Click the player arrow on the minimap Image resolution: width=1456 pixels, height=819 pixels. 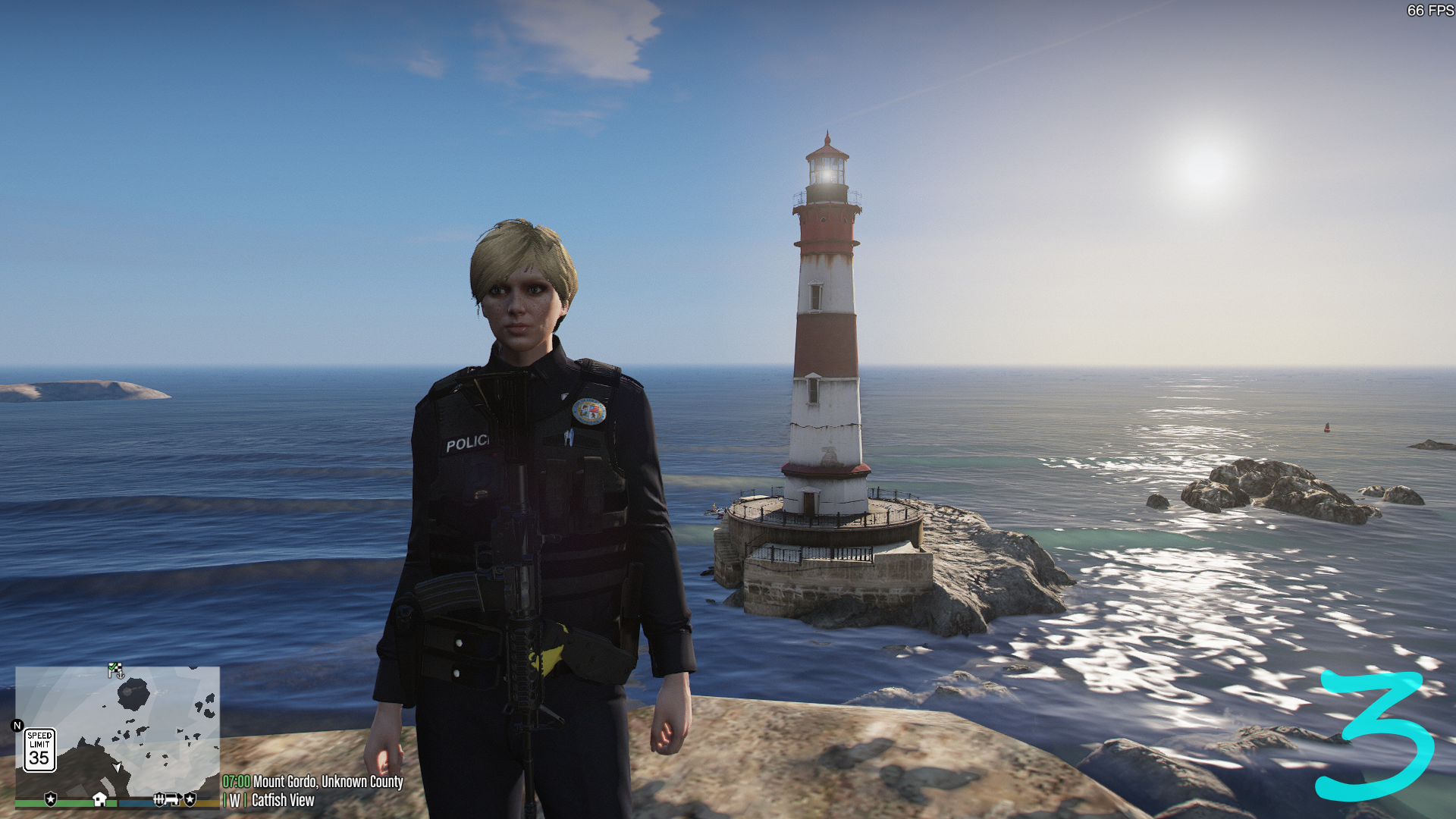117,768
